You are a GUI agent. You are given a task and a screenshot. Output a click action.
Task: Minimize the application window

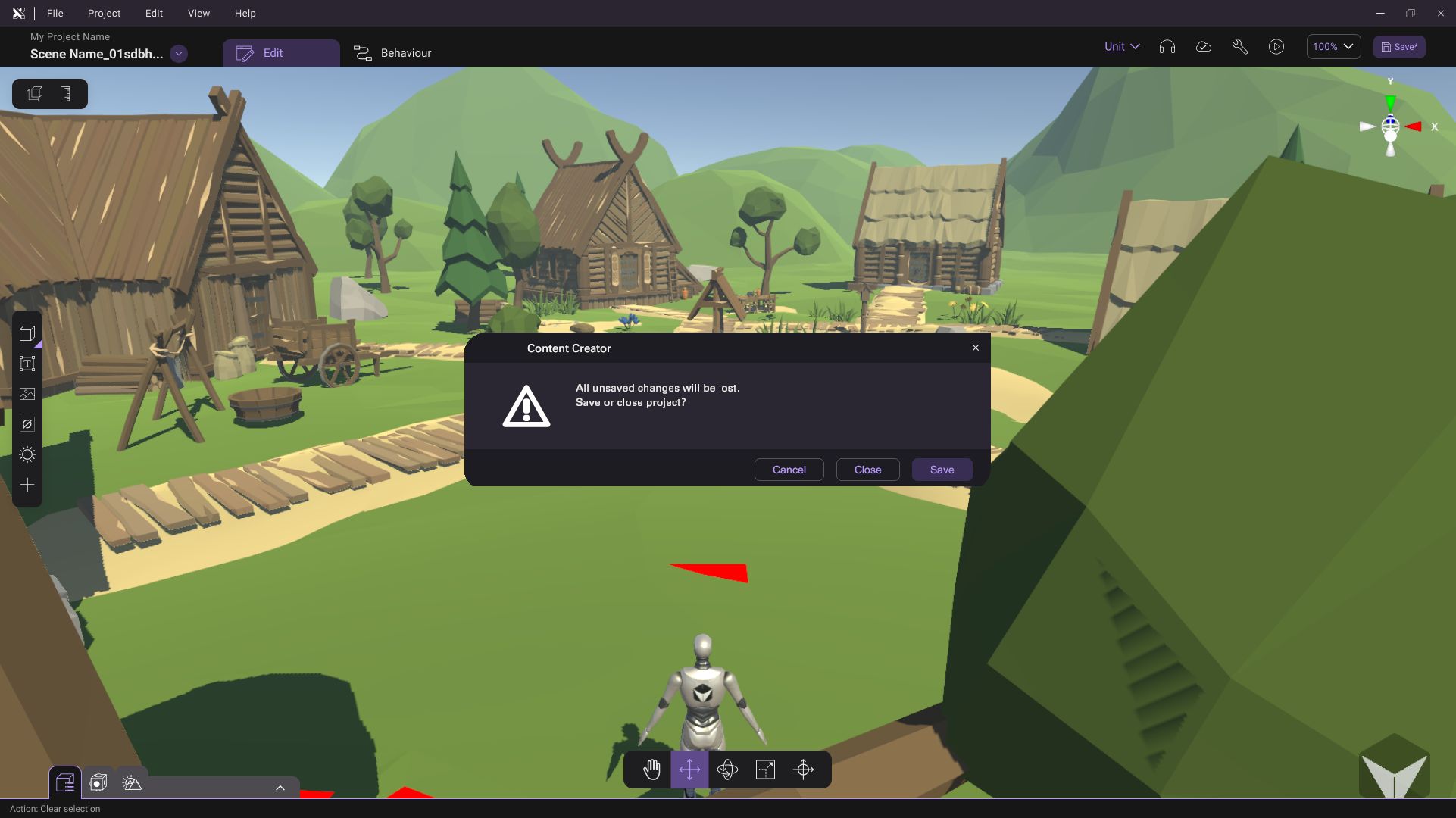point(1380,13)
